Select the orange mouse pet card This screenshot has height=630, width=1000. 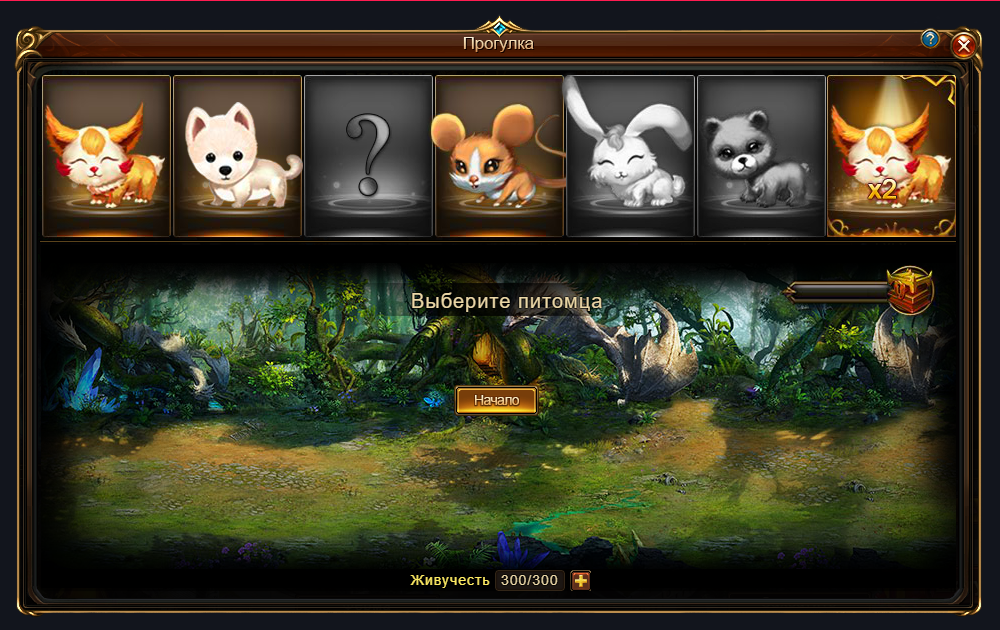coord(499,156)
